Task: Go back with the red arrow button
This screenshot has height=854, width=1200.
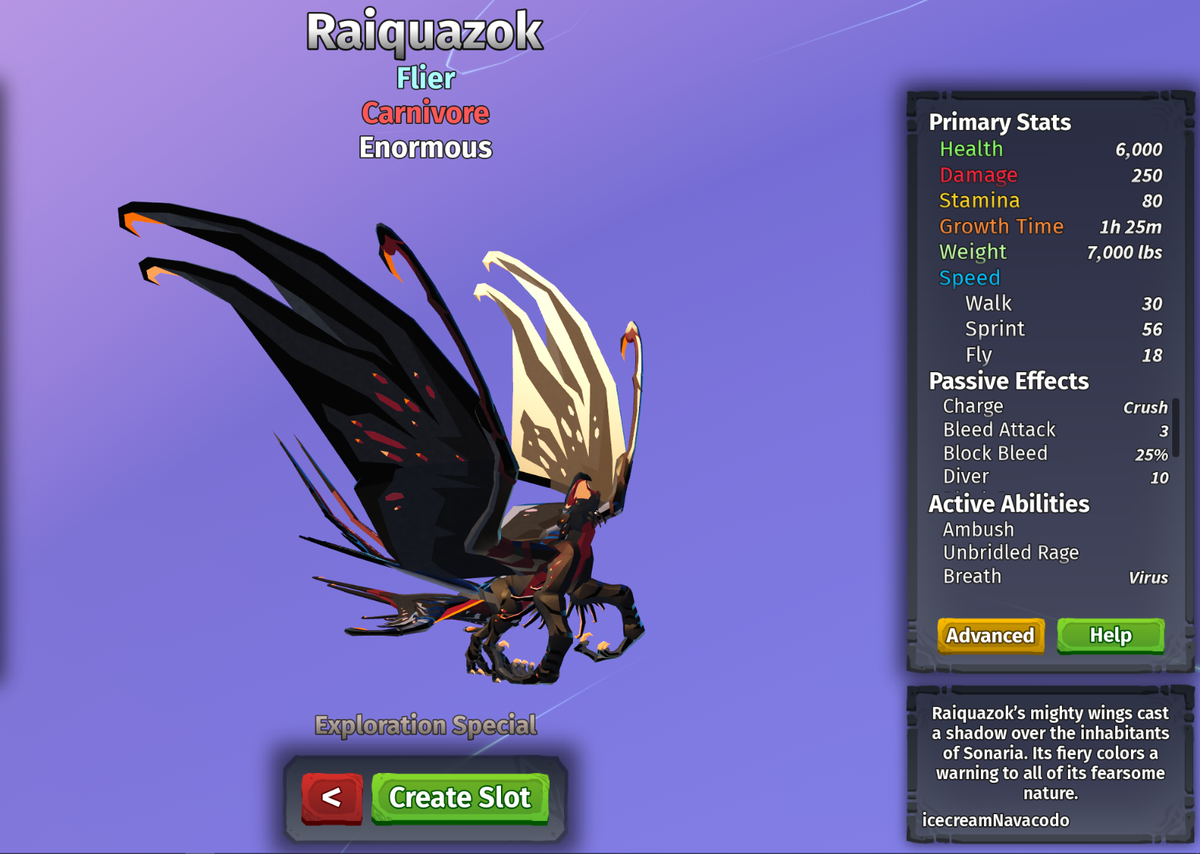Action: [332, 797]
